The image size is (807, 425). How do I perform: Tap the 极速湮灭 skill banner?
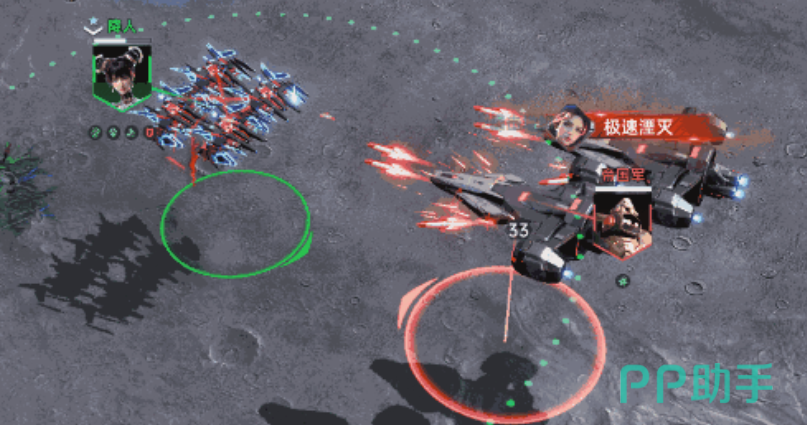(640, 127)
